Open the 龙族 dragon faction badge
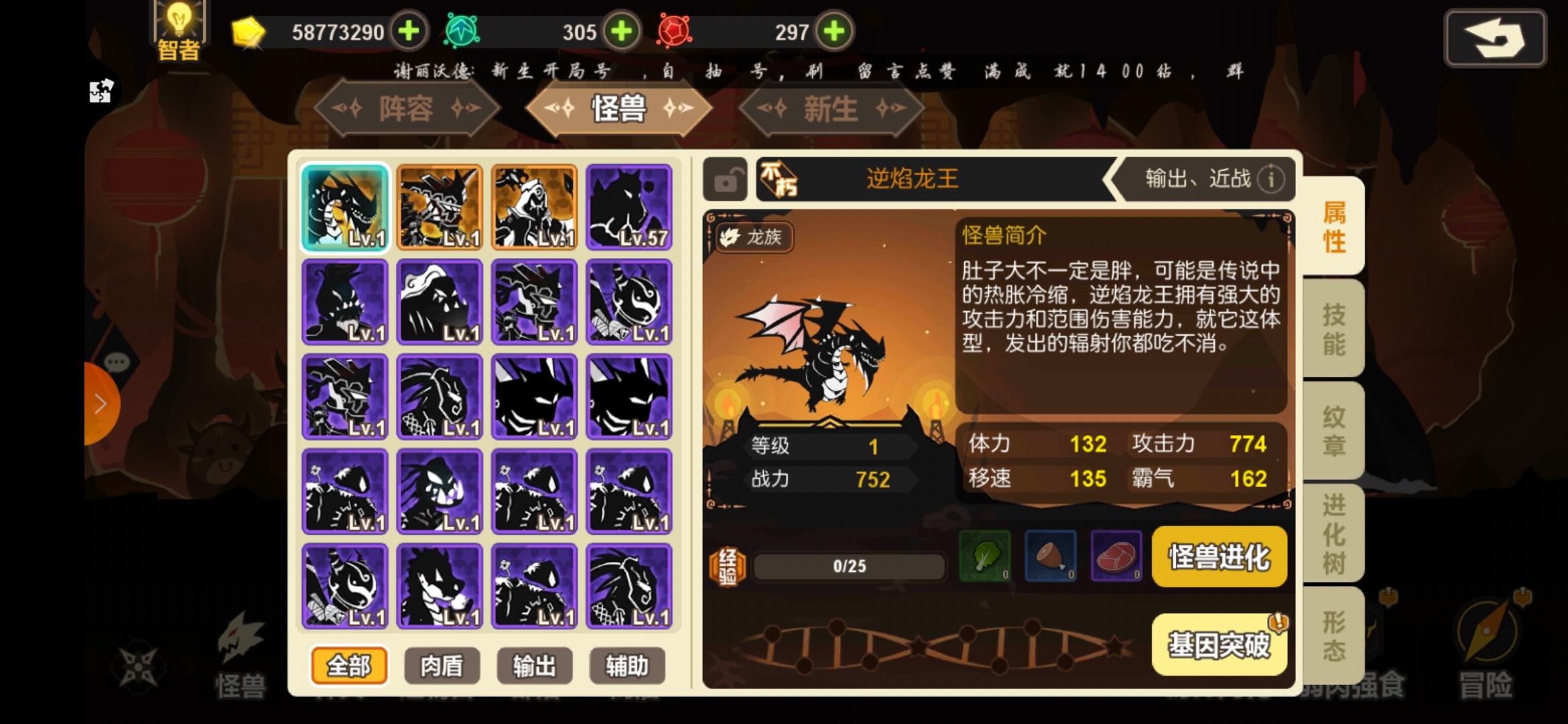This screenshot has width=1568, height=724. click(753, 238)
